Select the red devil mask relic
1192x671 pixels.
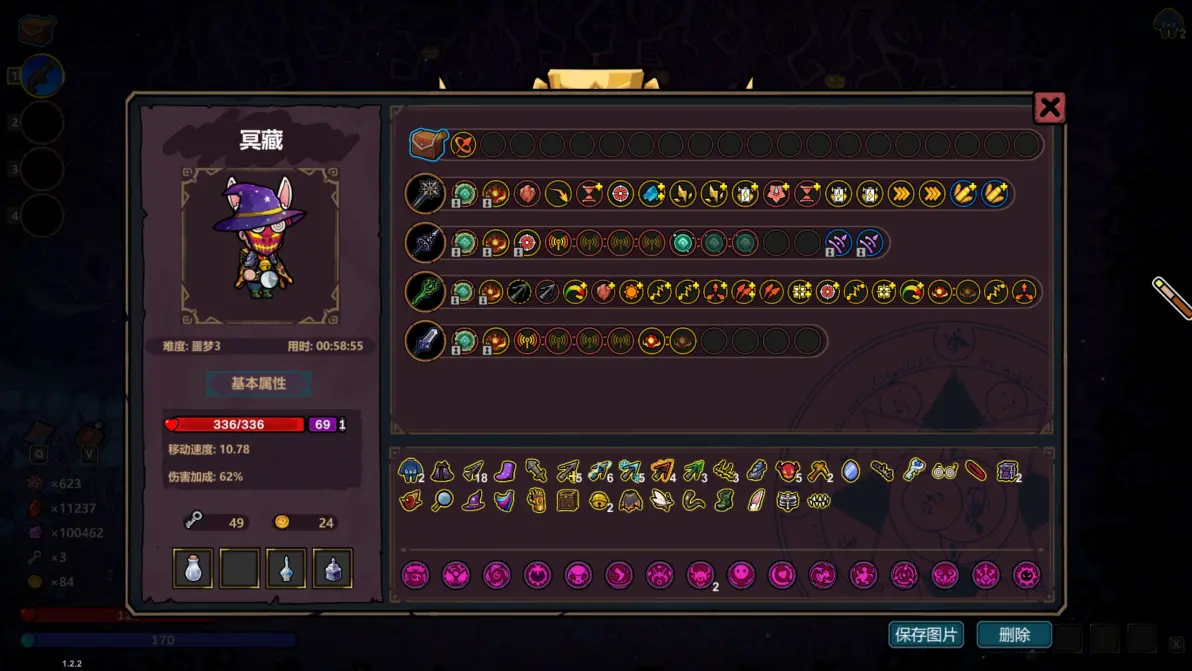click(788, 470)
